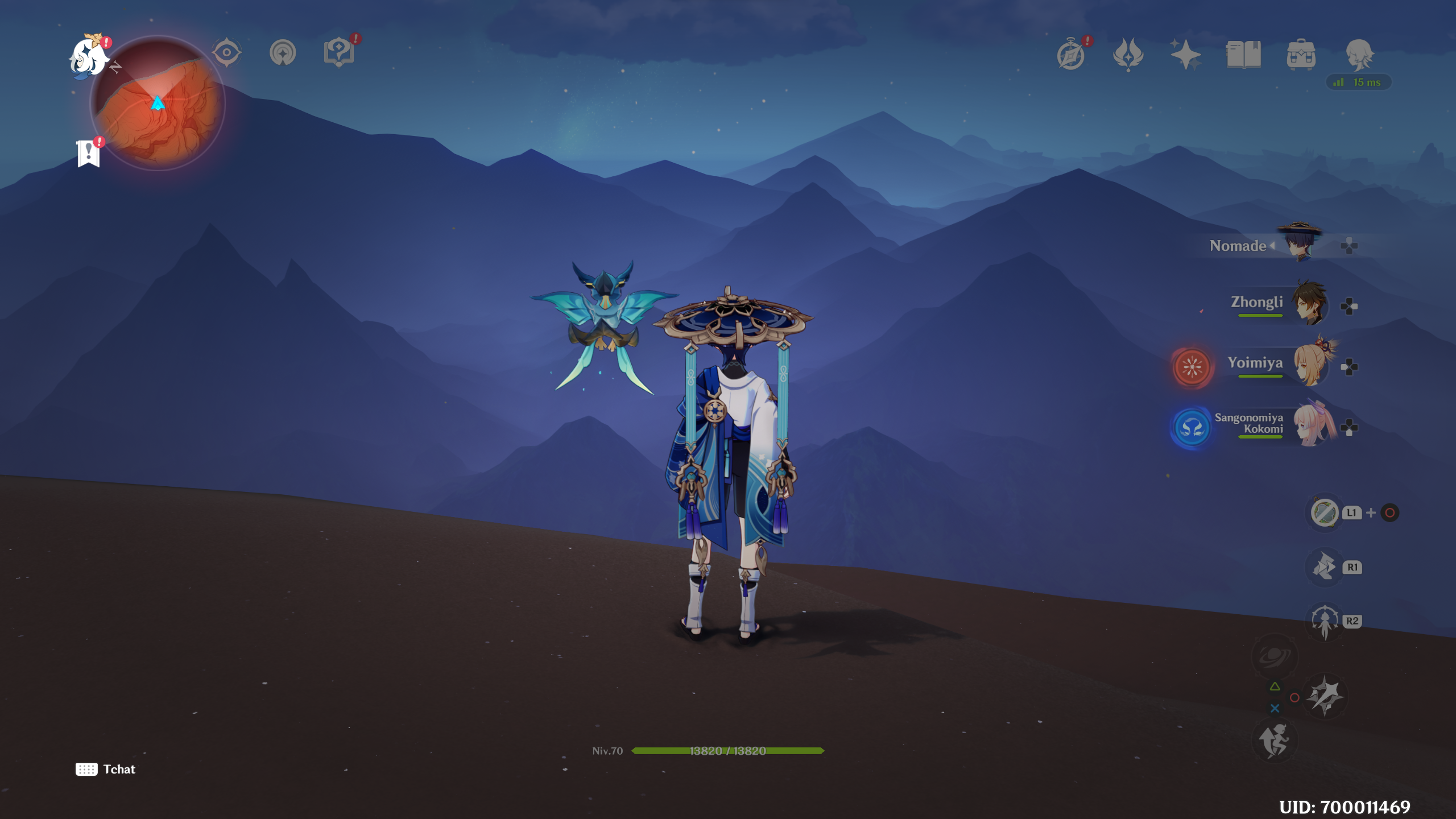
Task: Open the Adventurer Handbook book icon
Action: pos(1243,55)
